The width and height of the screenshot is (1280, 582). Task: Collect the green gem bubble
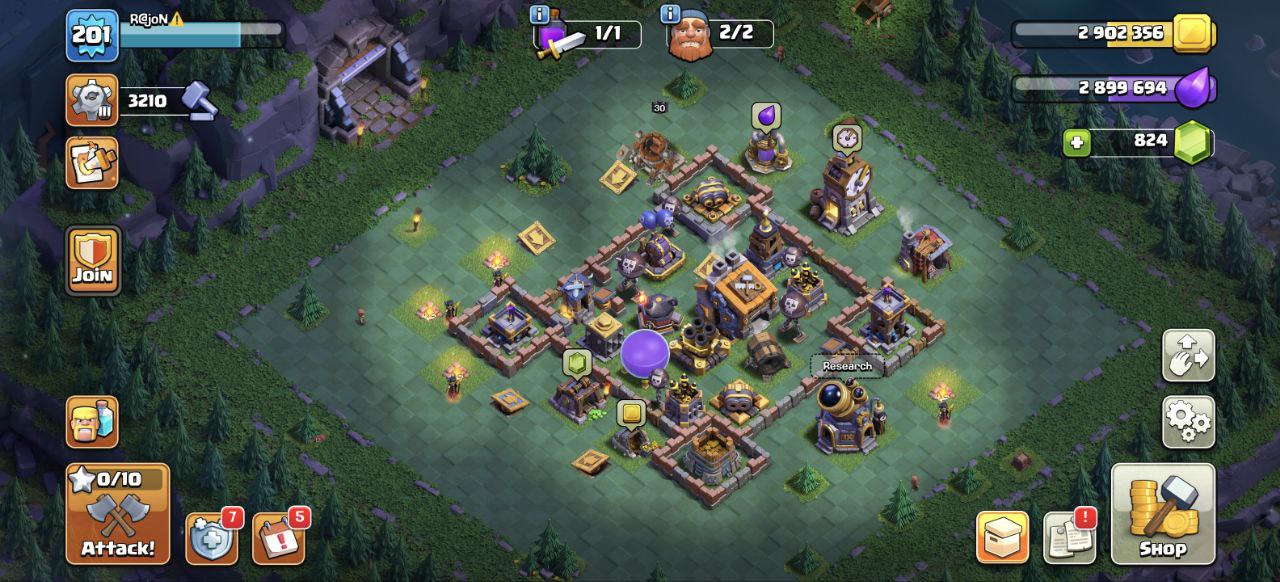pyautogui.click(x=577, y=362)
